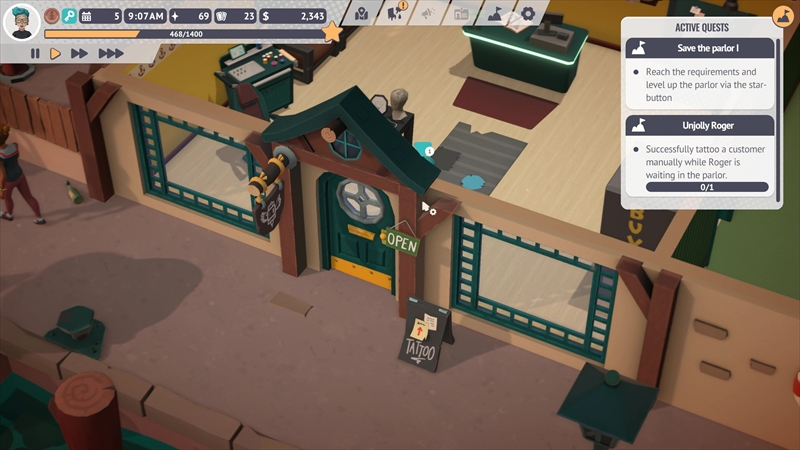The width and height of the screenshot is (800, 450).
Task: Select the "Save the parlor I" quest
Action: [x=700, y=48]
